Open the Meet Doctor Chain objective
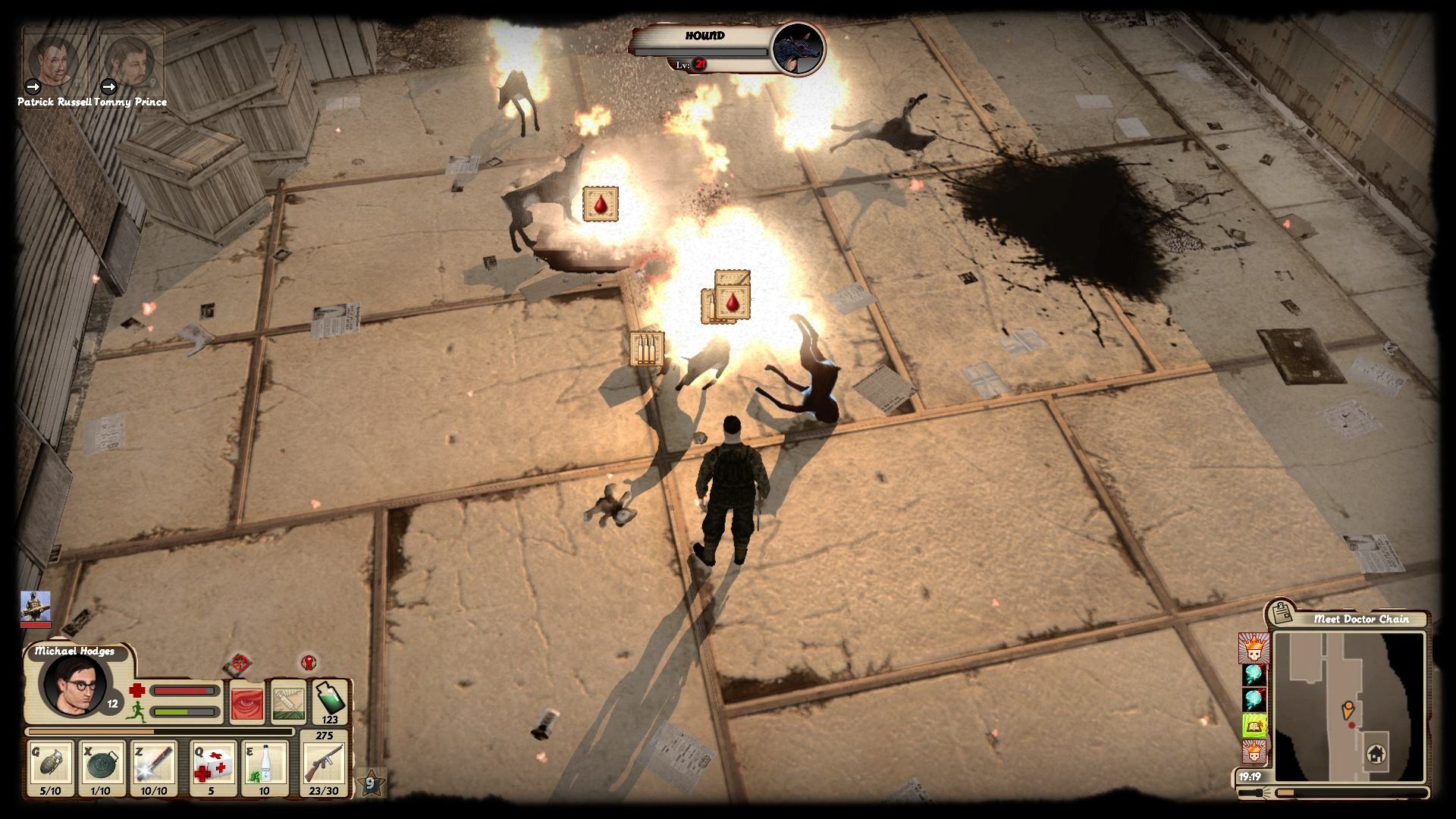The height and width of the screenshot is (819, 1456). pos(1361,619)
